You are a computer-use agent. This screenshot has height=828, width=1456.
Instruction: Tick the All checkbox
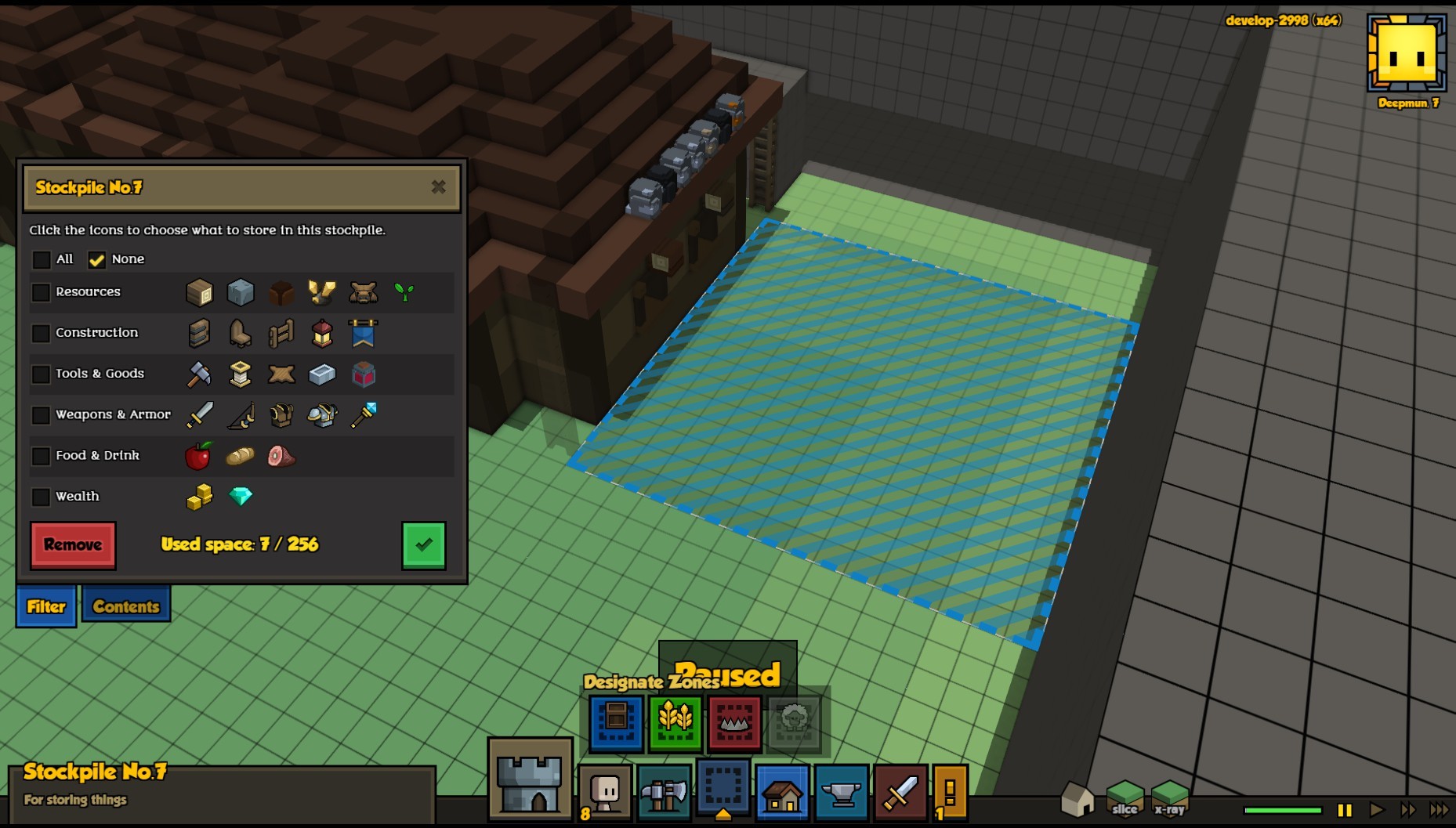point(42,259)
